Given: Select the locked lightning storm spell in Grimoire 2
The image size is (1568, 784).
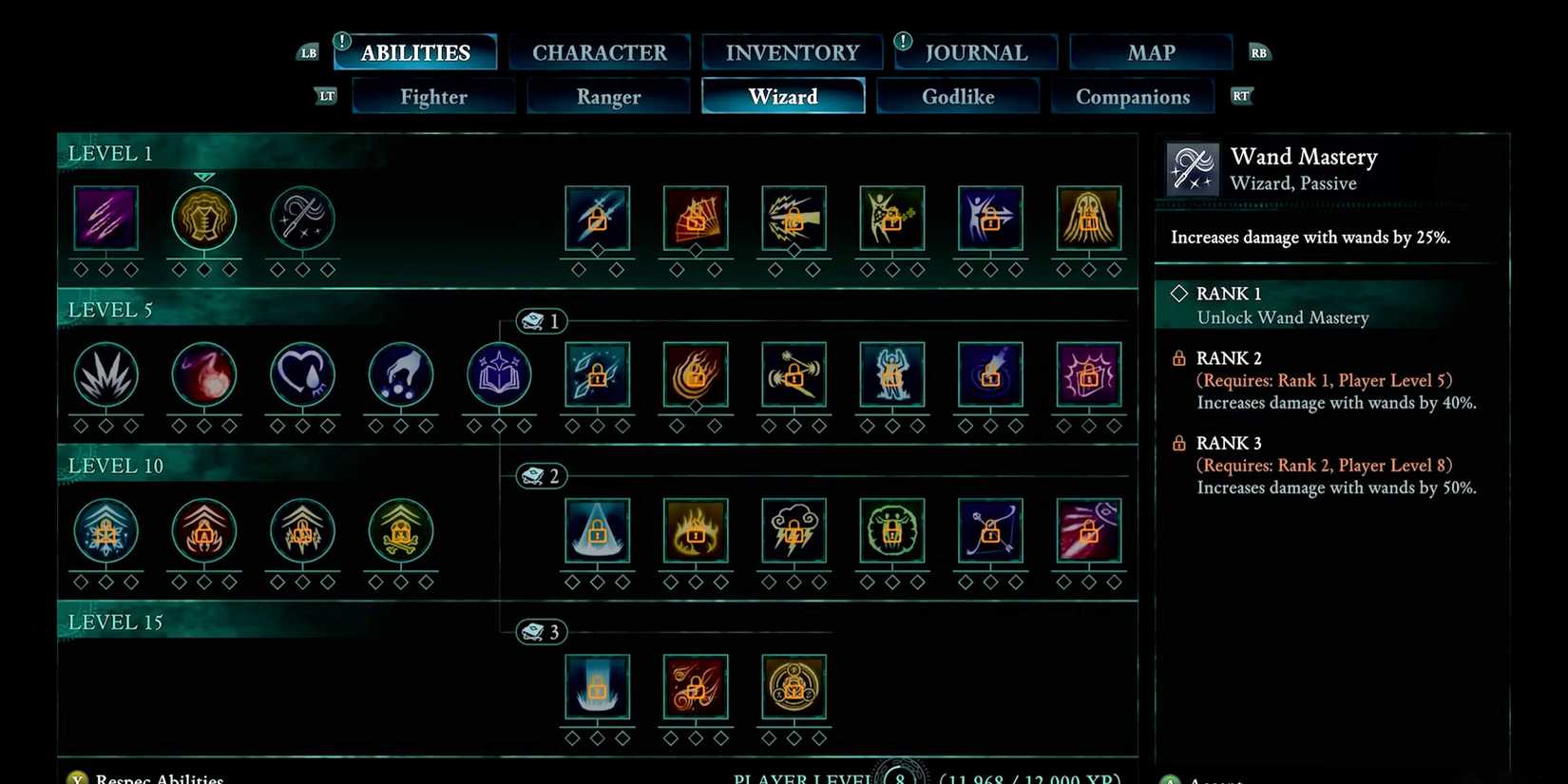Looking at the screenshot, I should pyautogui.click(x=794, y=532).
